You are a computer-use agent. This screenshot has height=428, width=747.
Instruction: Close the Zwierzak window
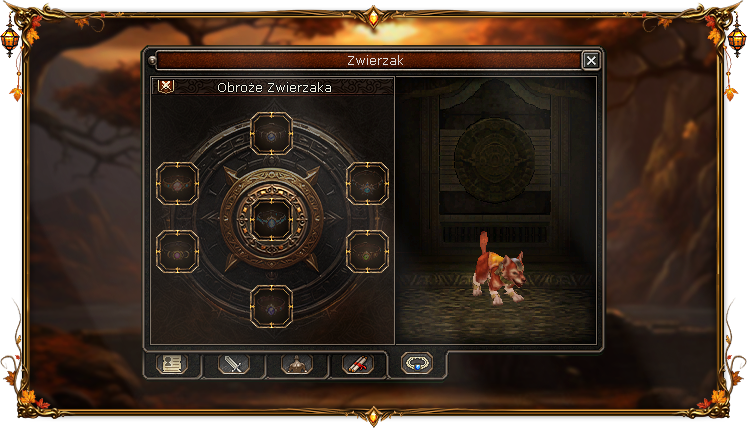point(591,61)
